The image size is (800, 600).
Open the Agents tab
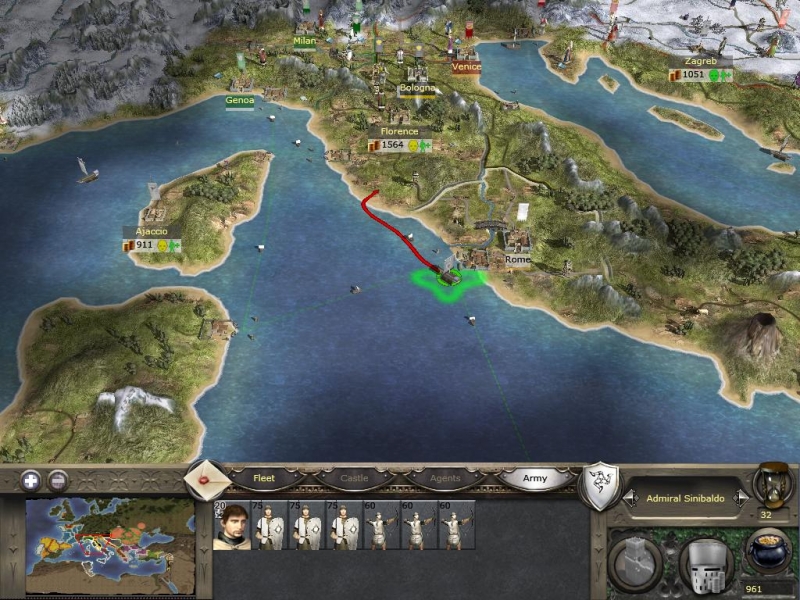coord(444,478)
